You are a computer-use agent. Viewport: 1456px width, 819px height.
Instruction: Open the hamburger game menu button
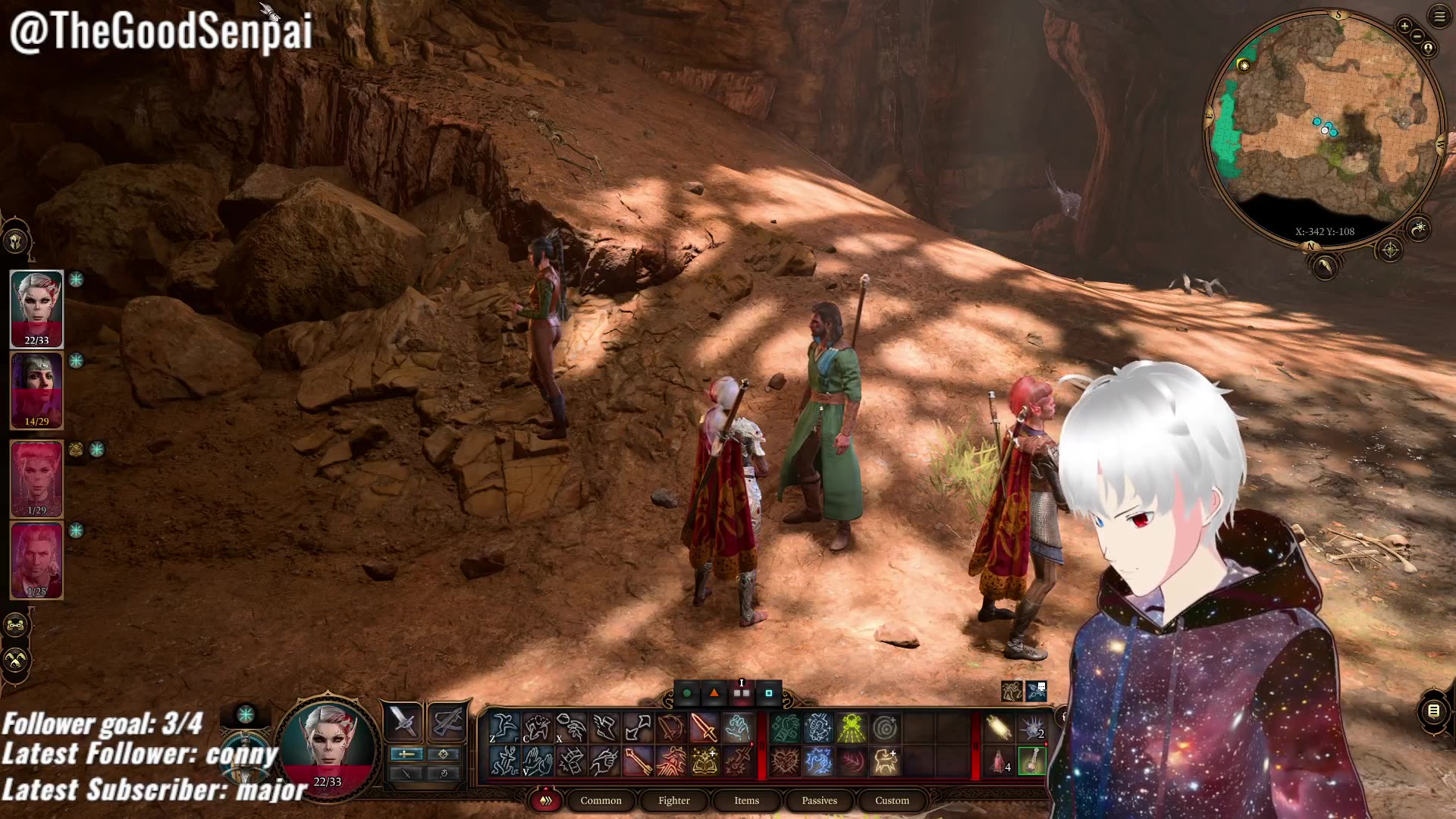[1439, 16]
